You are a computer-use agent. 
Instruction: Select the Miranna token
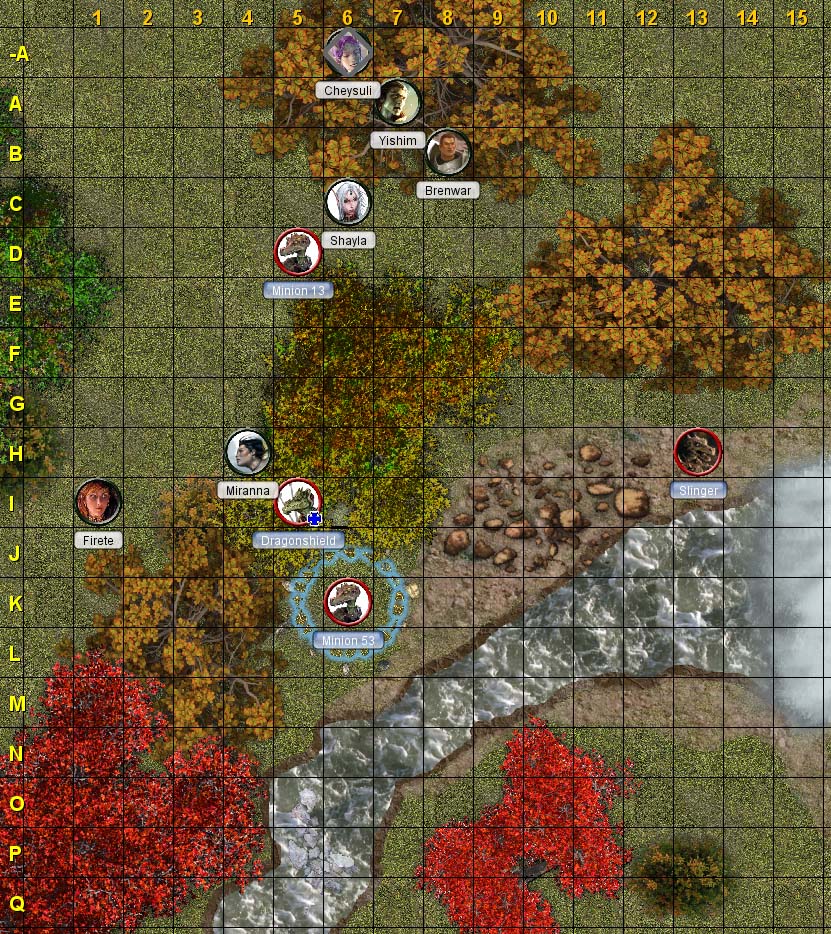click(x=248, y=453)
